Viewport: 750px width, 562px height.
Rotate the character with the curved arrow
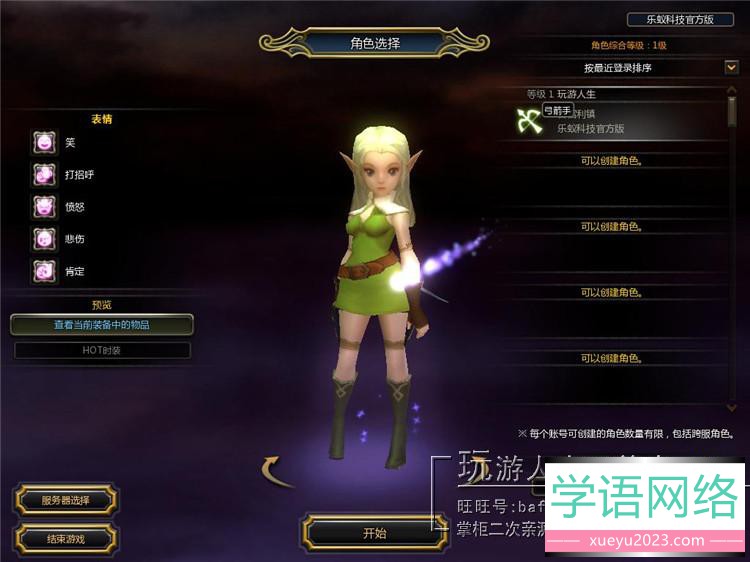(279, 470)
